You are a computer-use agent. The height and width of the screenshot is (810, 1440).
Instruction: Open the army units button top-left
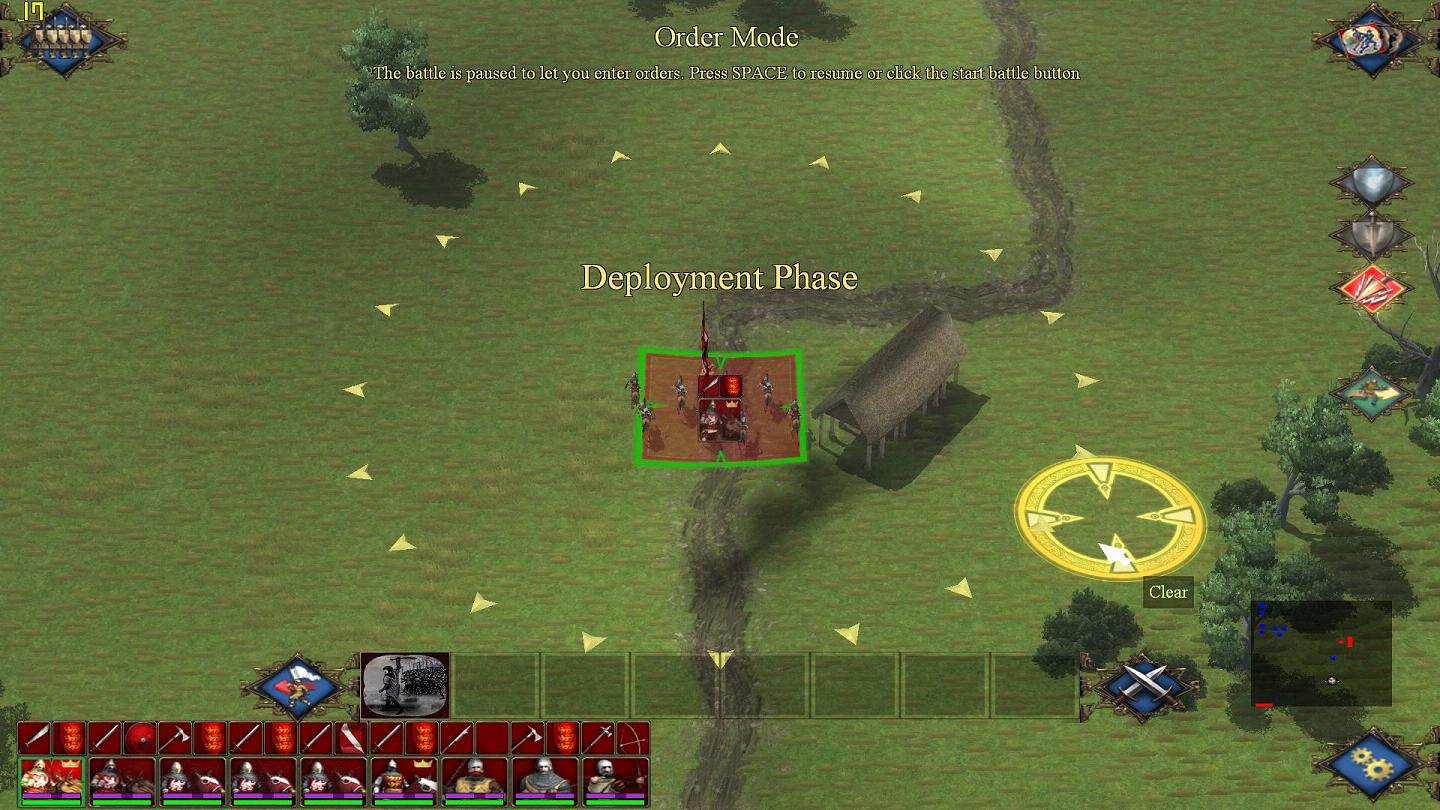click(x=62, y=40)
